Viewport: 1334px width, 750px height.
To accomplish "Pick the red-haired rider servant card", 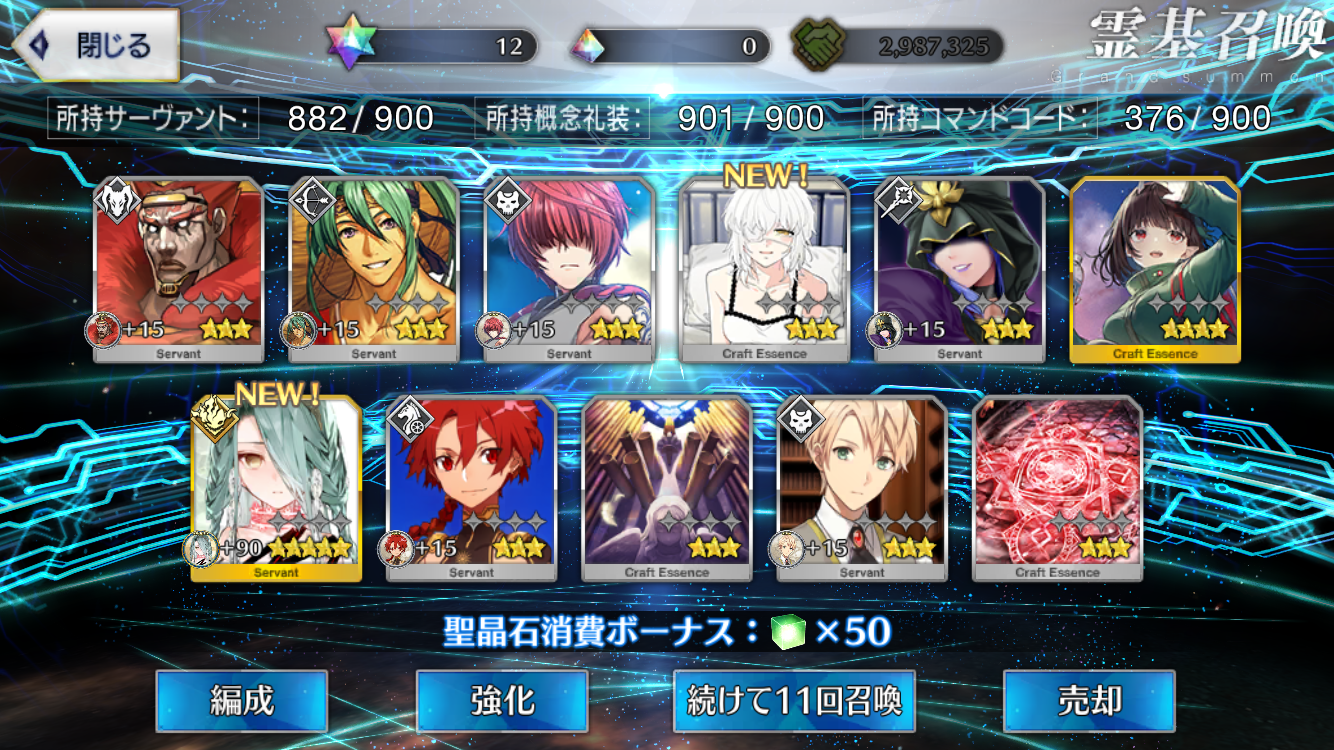I will pyautogui.click(x=471, y=488).
